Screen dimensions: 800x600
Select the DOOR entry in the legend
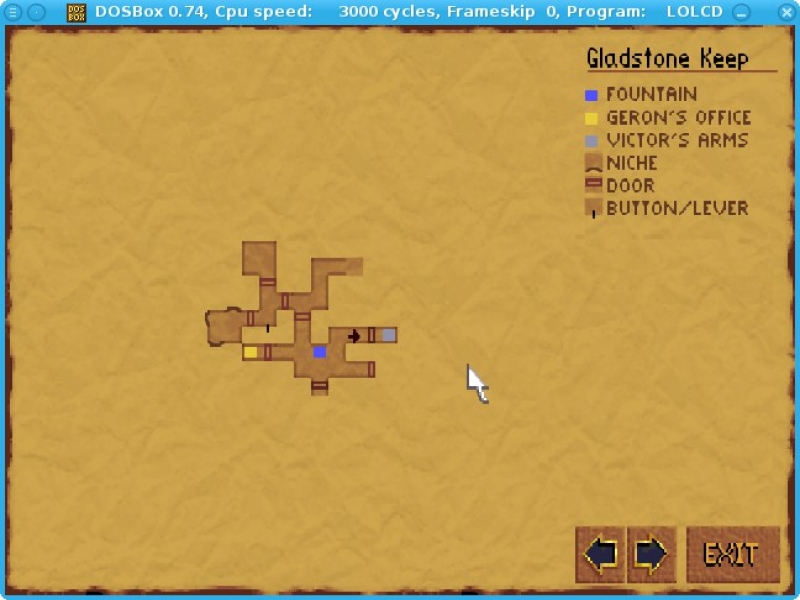(630, 186)
